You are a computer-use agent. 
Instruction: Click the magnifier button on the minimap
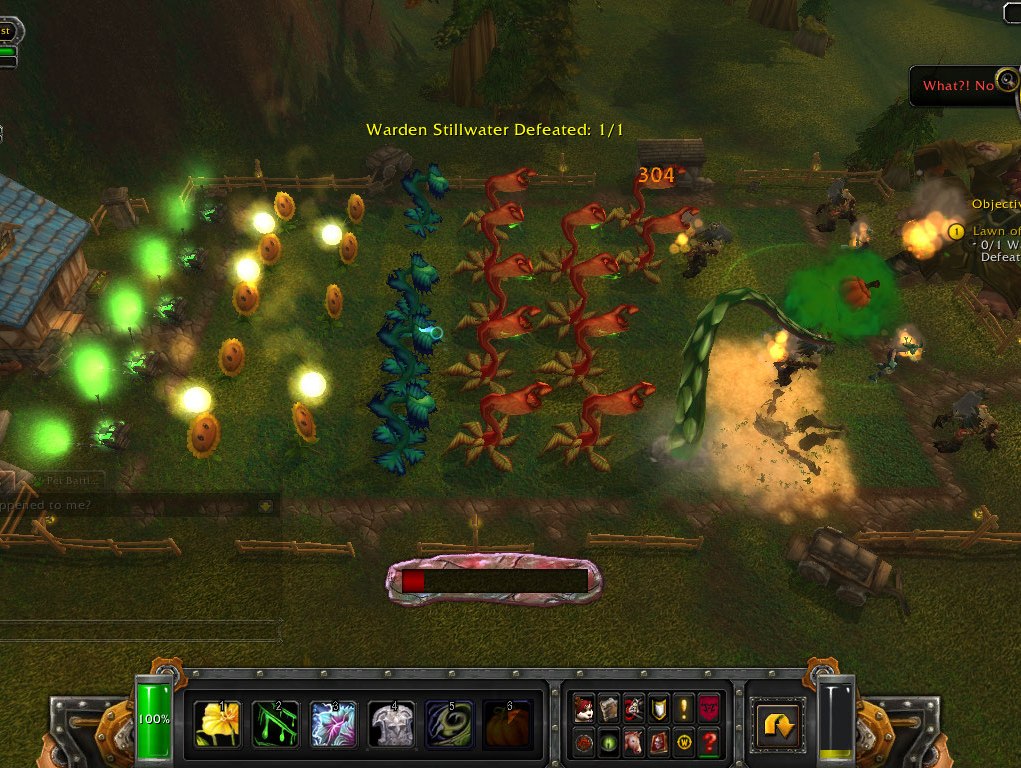click(1007, 79)
